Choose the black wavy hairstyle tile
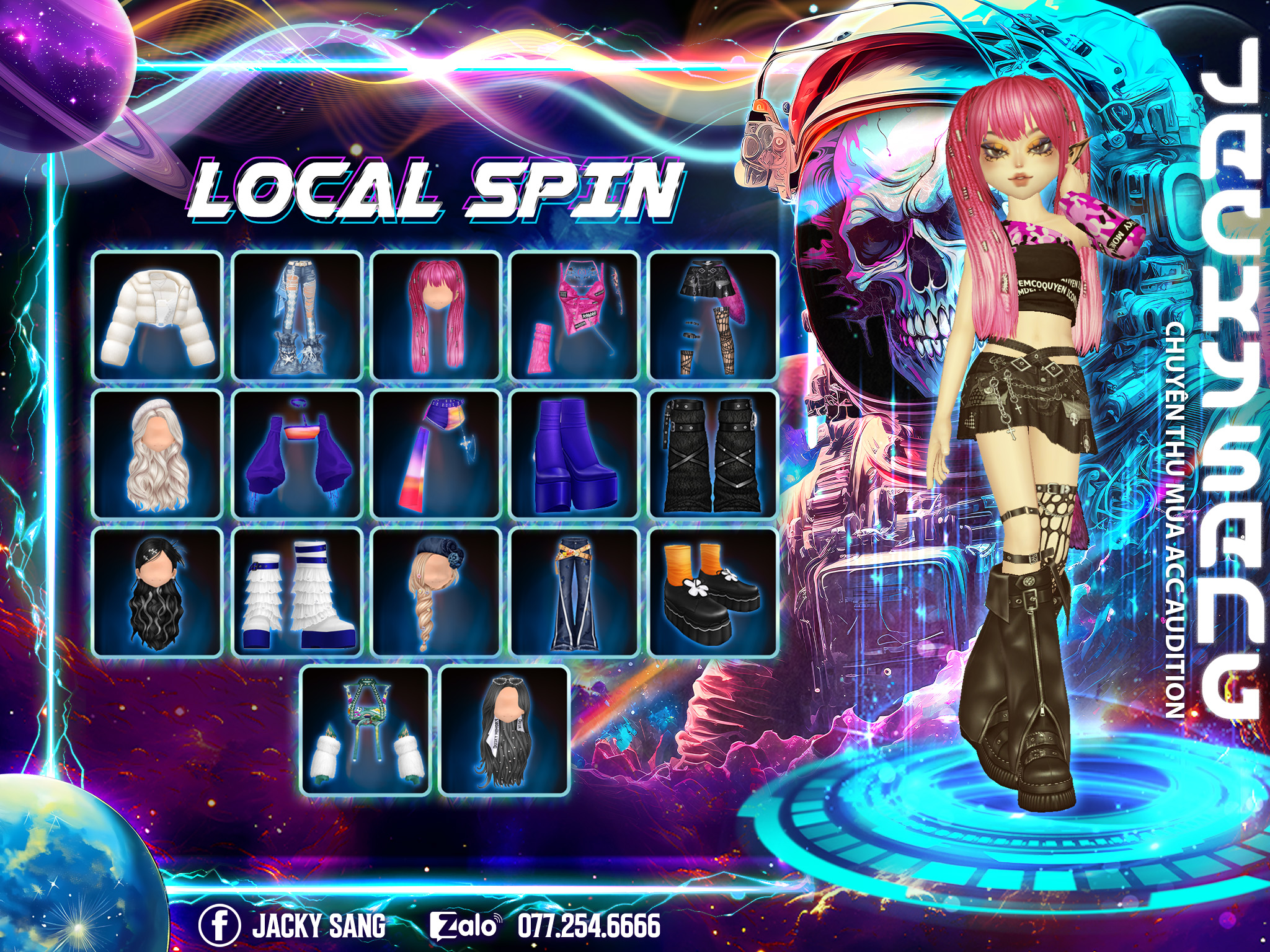 click(x=158, y=593)
